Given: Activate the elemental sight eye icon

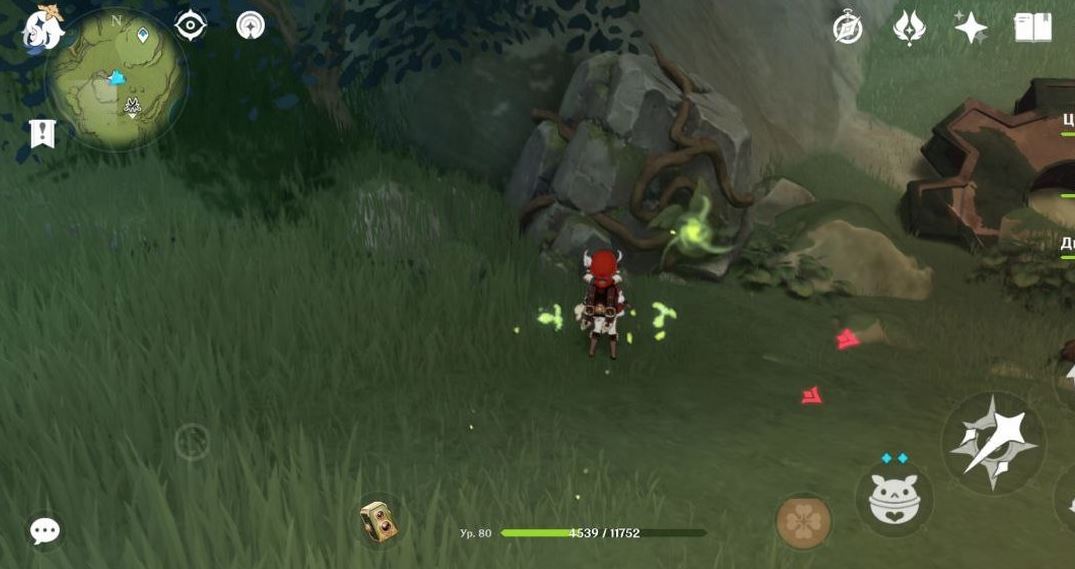Looking at the screenshot, I should 190,25.
